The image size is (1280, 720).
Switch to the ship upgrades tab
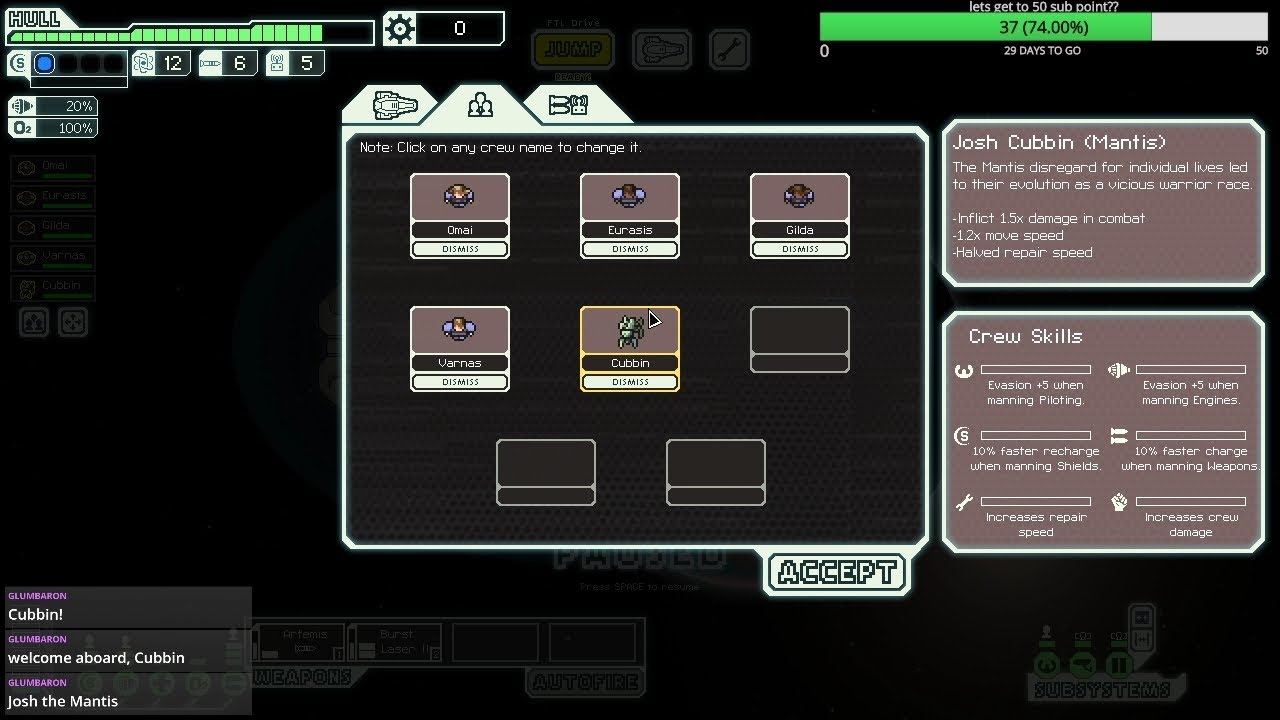point(394,104)
